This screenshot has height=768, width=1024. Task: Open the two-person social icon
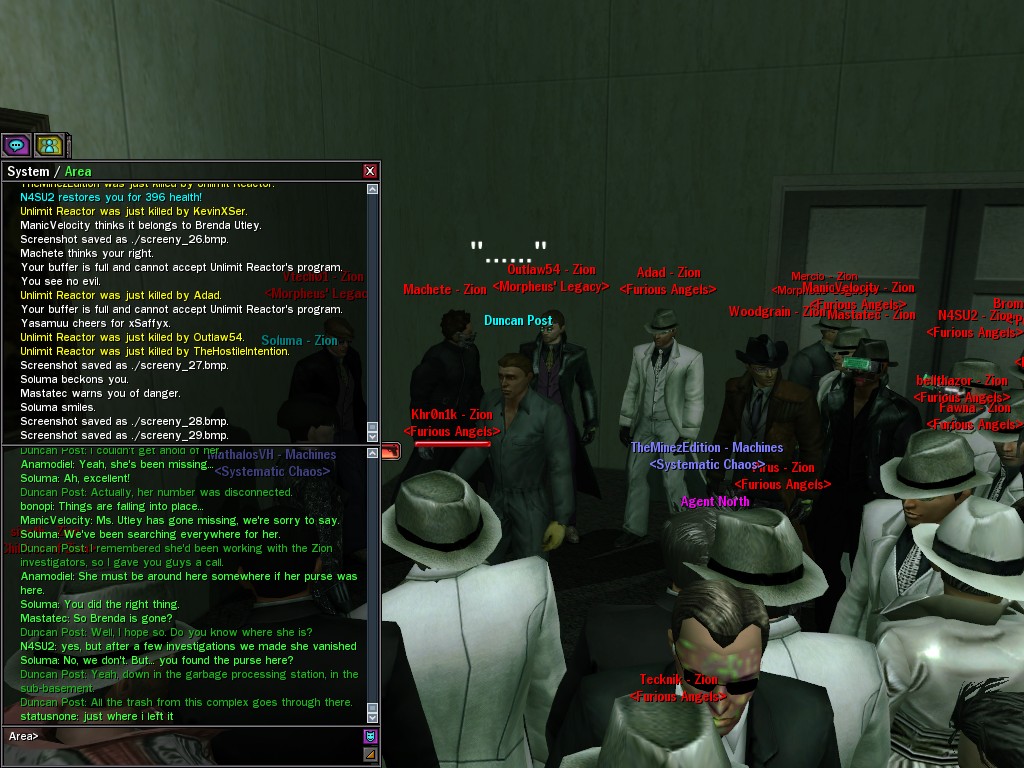click(x=49, y=145)
